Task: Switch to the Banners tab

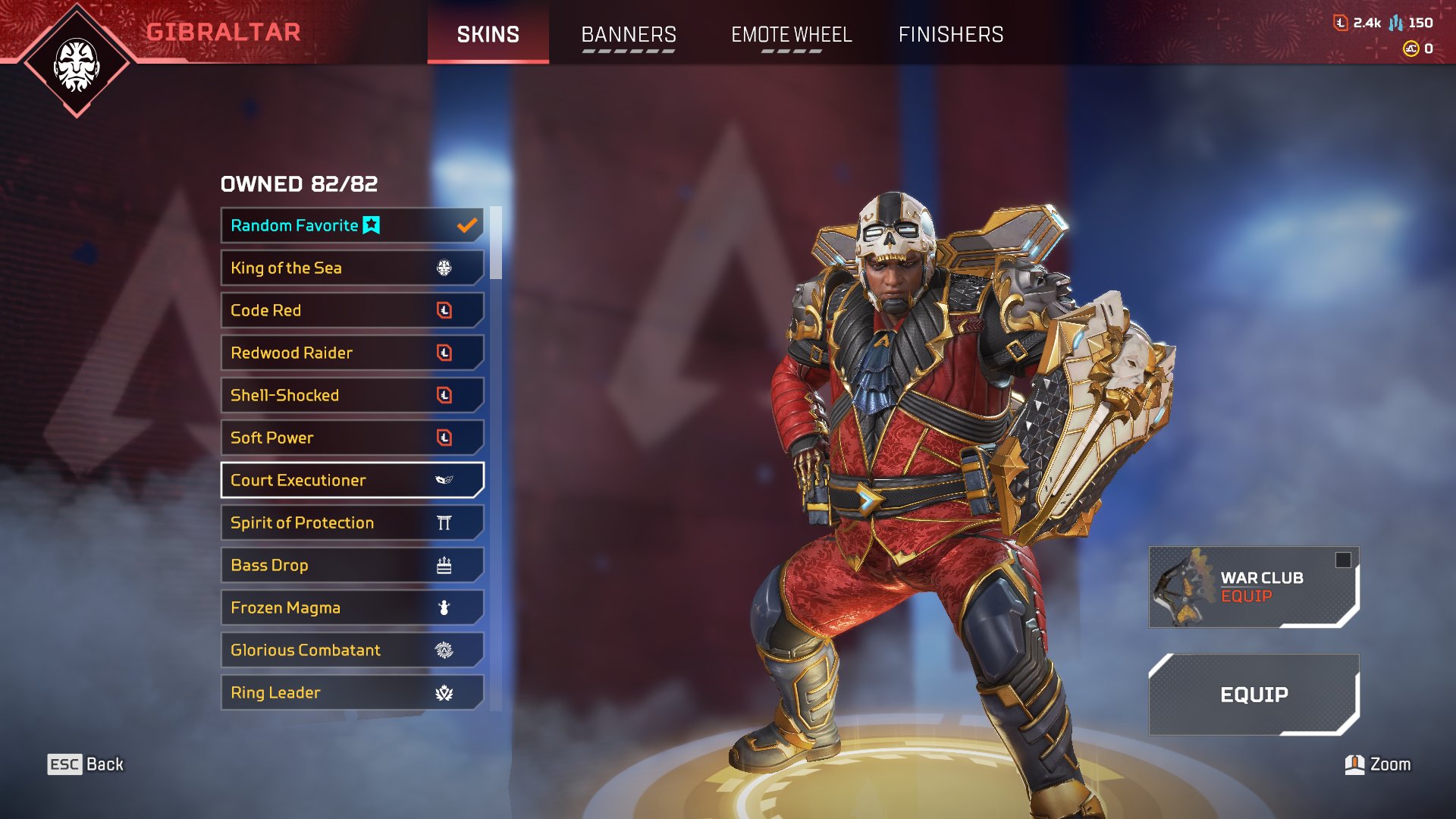Action: 628,35
